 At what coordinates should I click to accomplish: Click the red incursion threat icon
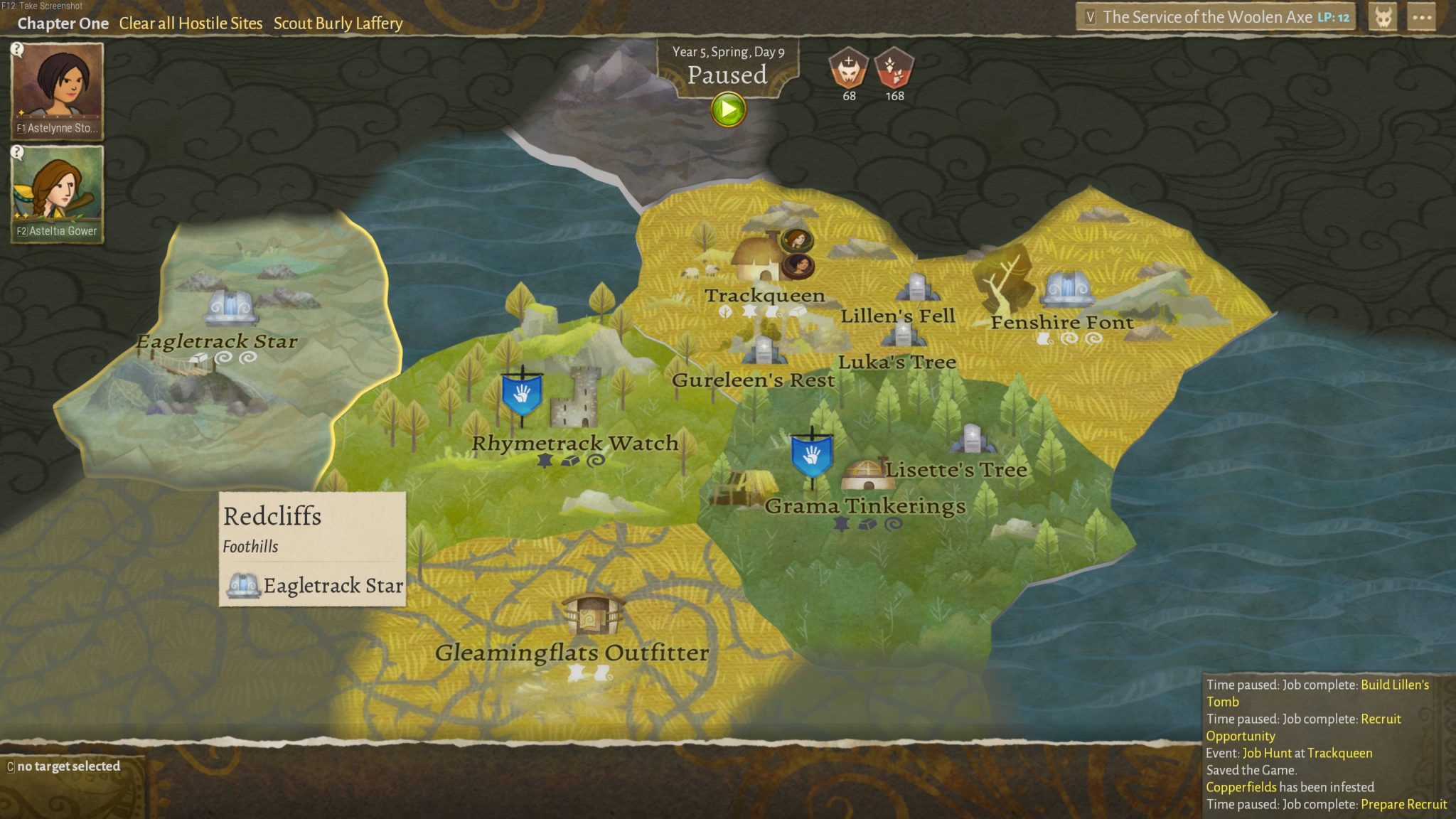pos(894,68)
